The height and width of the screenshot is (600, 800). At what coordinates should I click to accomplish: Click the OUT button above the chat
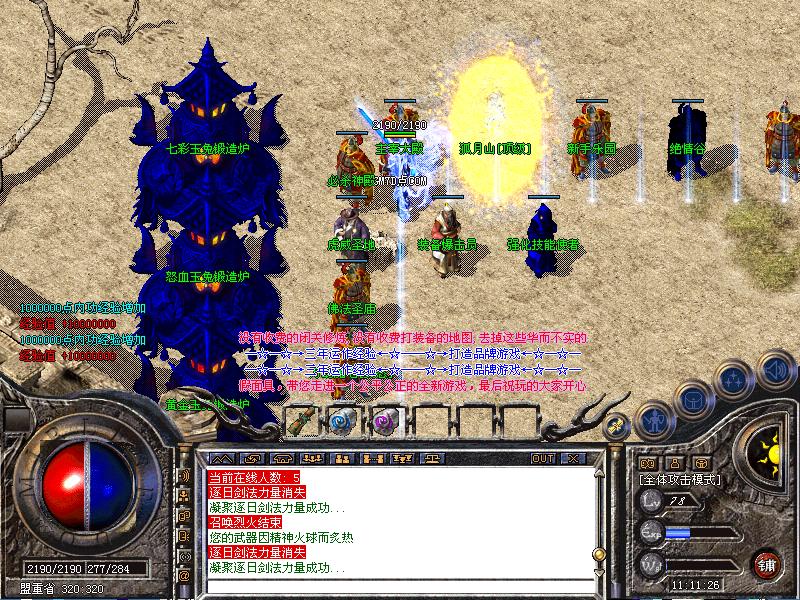point(543,459)
